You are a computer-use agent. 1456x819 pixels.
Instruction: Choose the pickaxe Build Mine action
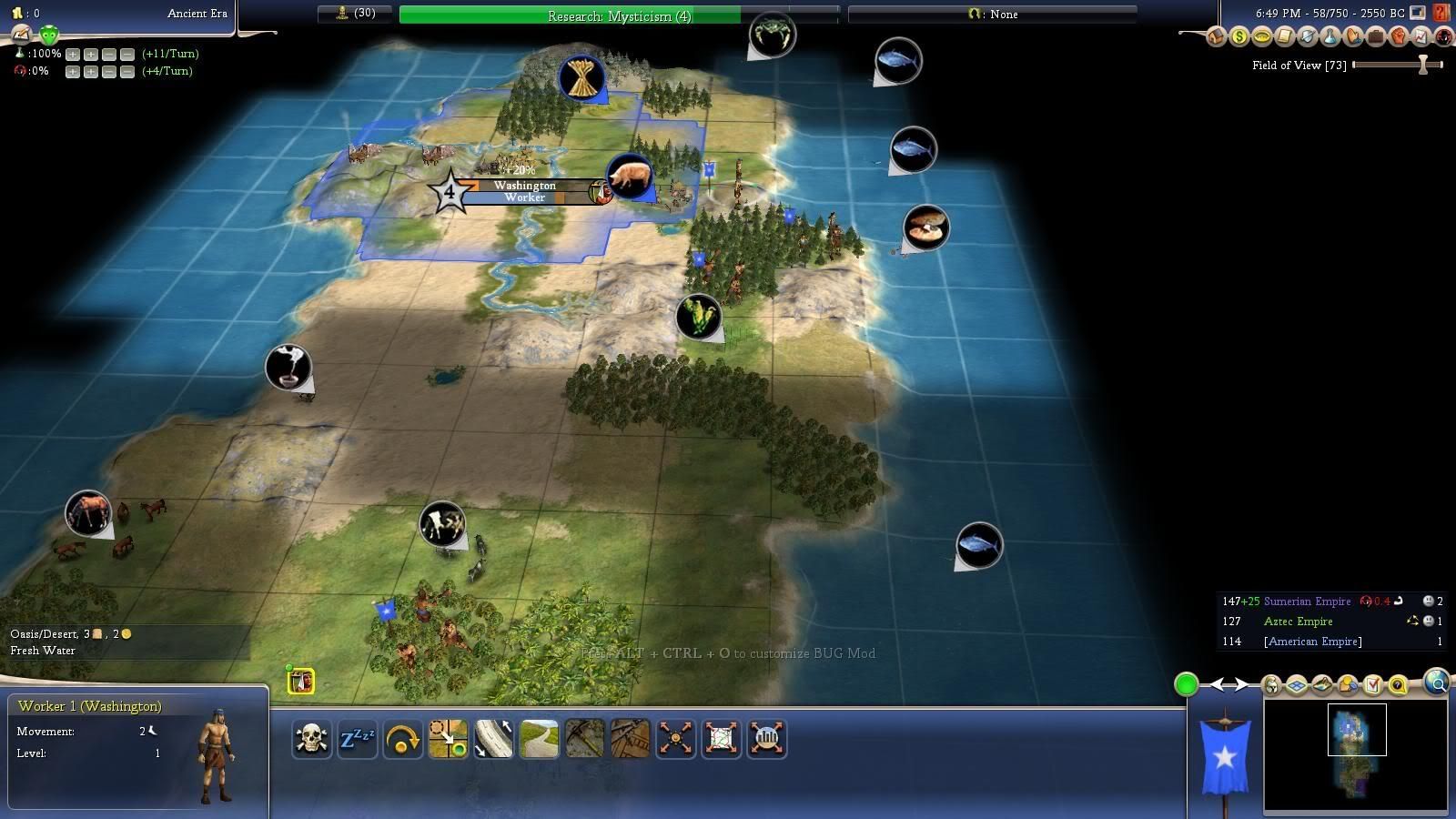584,739
